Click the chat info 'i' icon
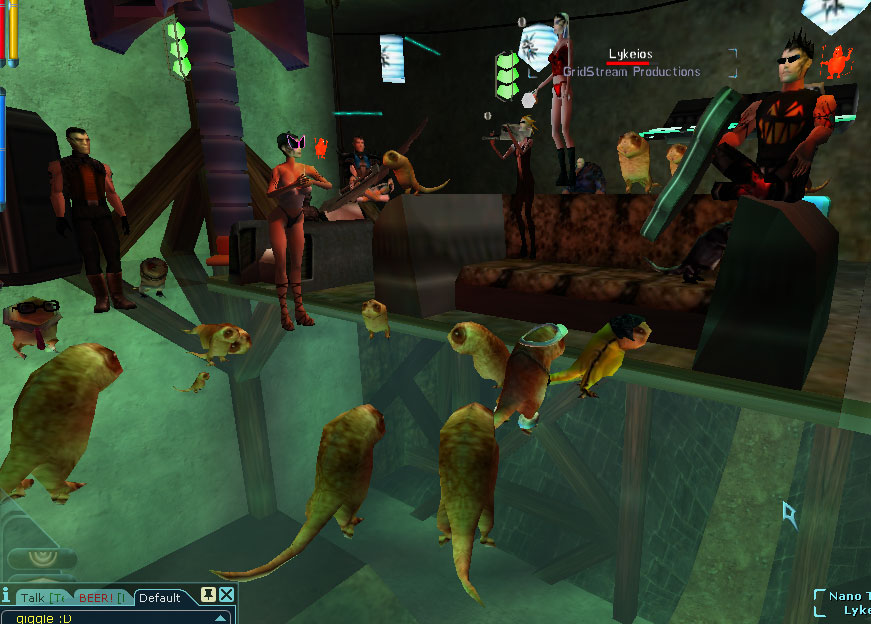 6,597
